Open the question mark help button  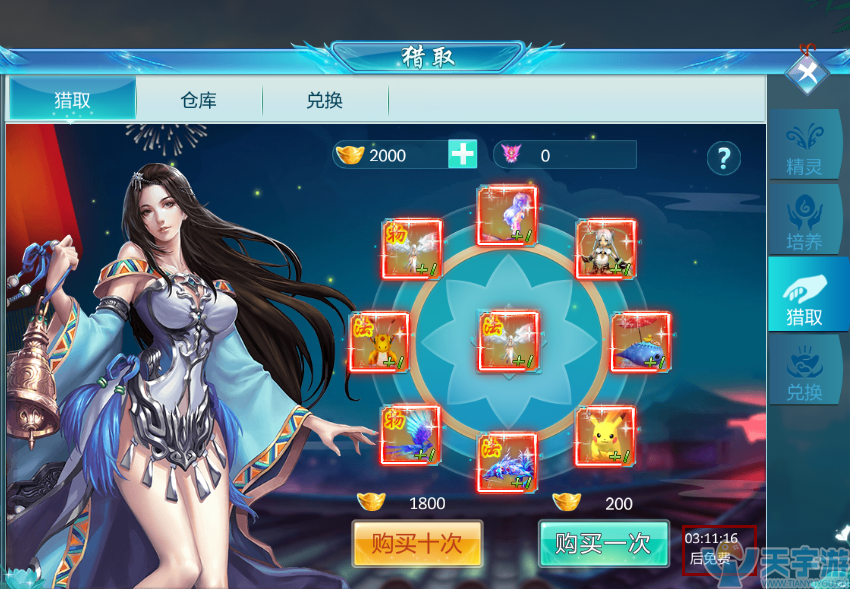723,157
